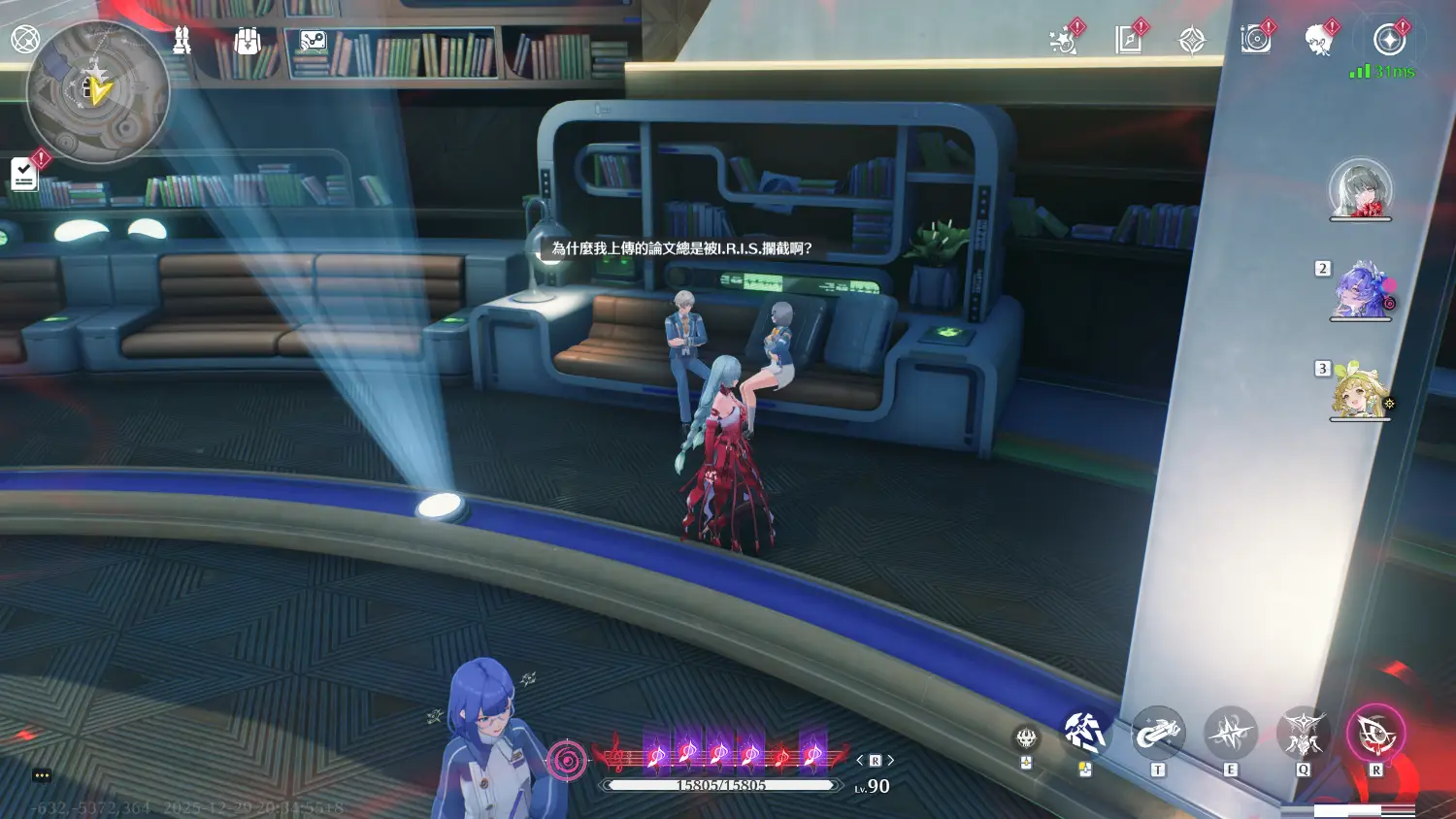Viewport: 1456px width, 819px height.
Task: Open the party popper events icon
Action: pos(1064,41)
